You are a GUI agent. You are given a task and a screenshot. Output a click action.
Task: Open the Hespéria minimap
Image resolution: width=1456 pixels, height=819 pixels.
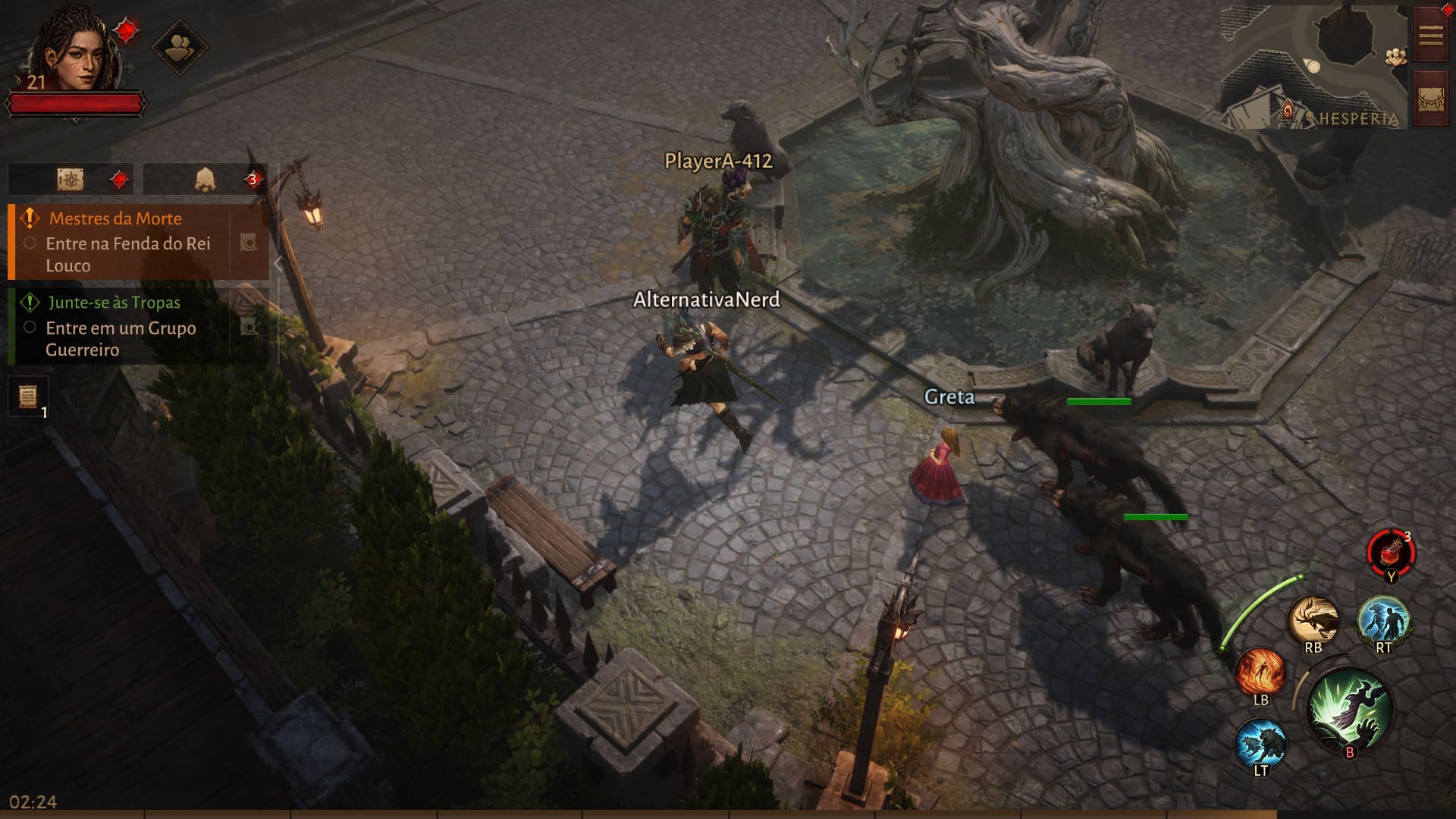tap(1313, 67)
